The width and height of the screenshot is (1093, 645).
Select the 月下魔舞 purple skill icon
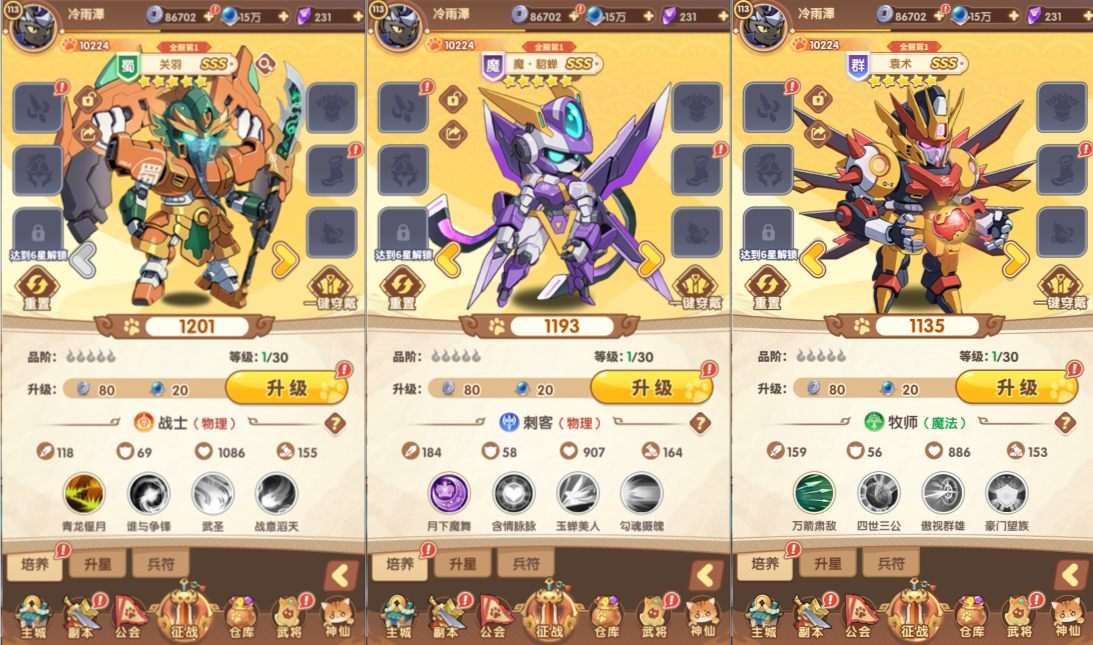tap(449, 493)
